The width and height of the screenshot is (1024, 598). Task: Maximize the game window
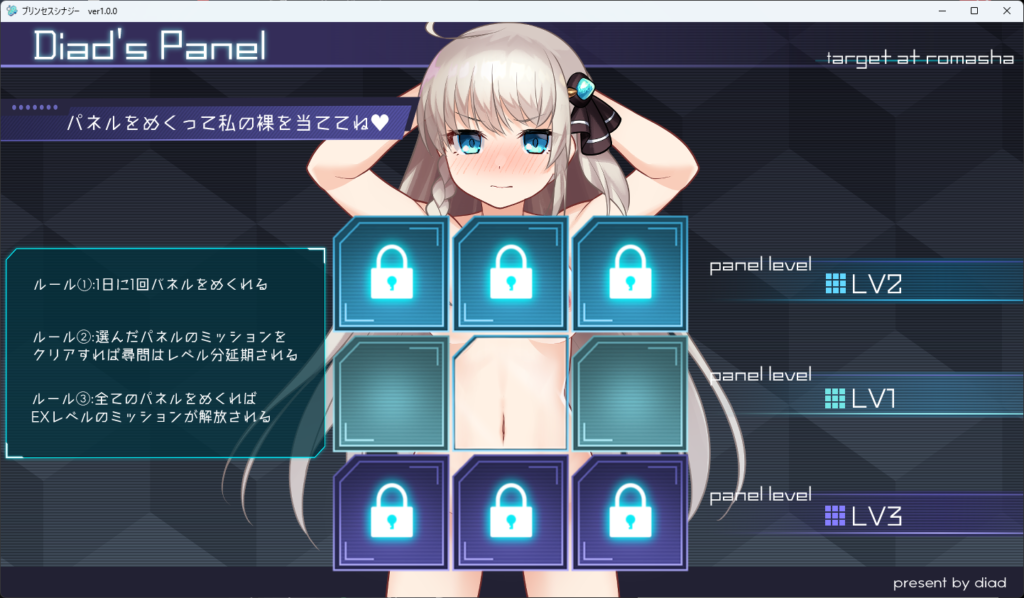click(x=974, y=10)
